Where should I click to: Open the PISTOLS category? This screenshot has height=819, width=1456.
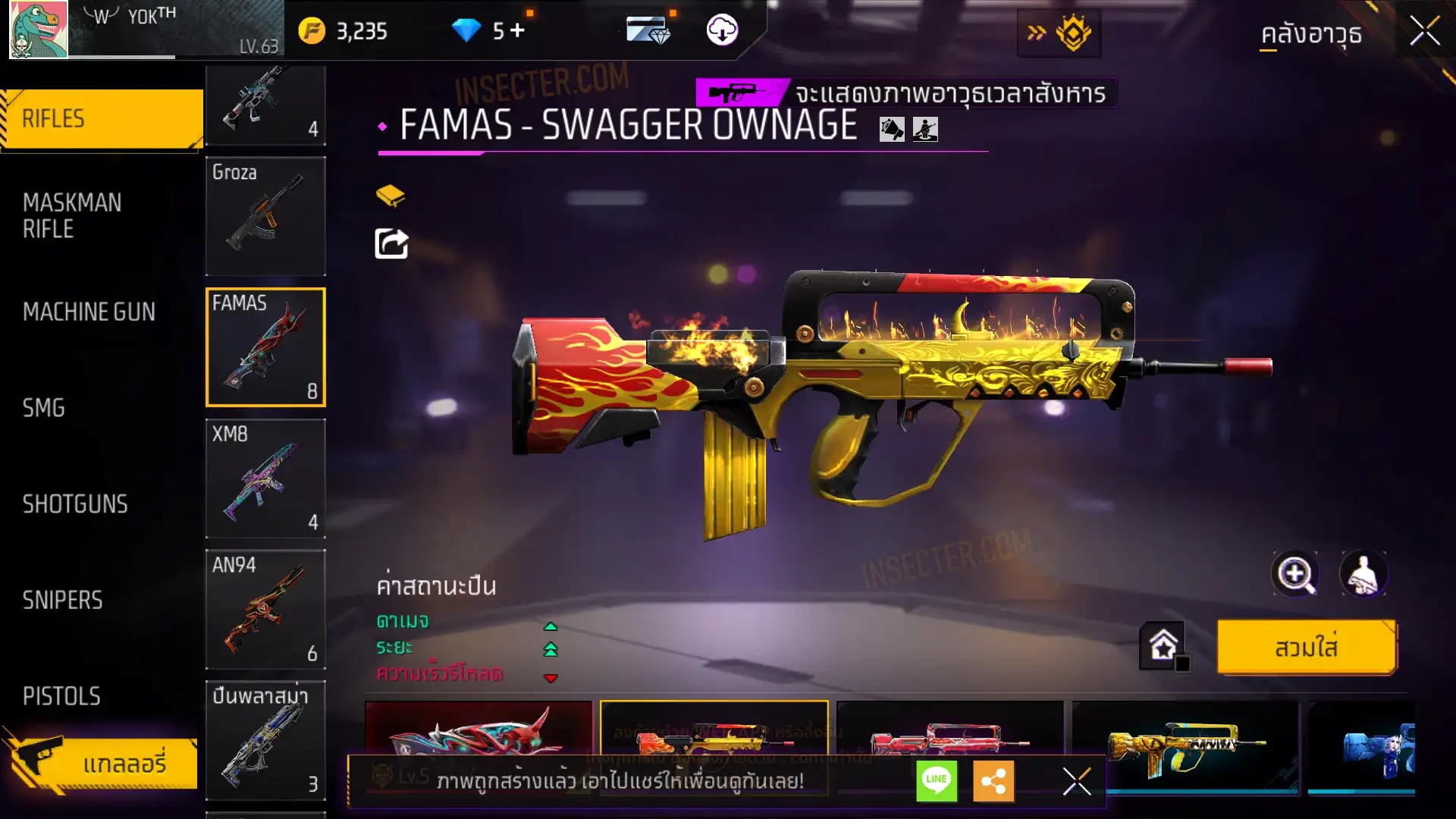coord(61,696)
